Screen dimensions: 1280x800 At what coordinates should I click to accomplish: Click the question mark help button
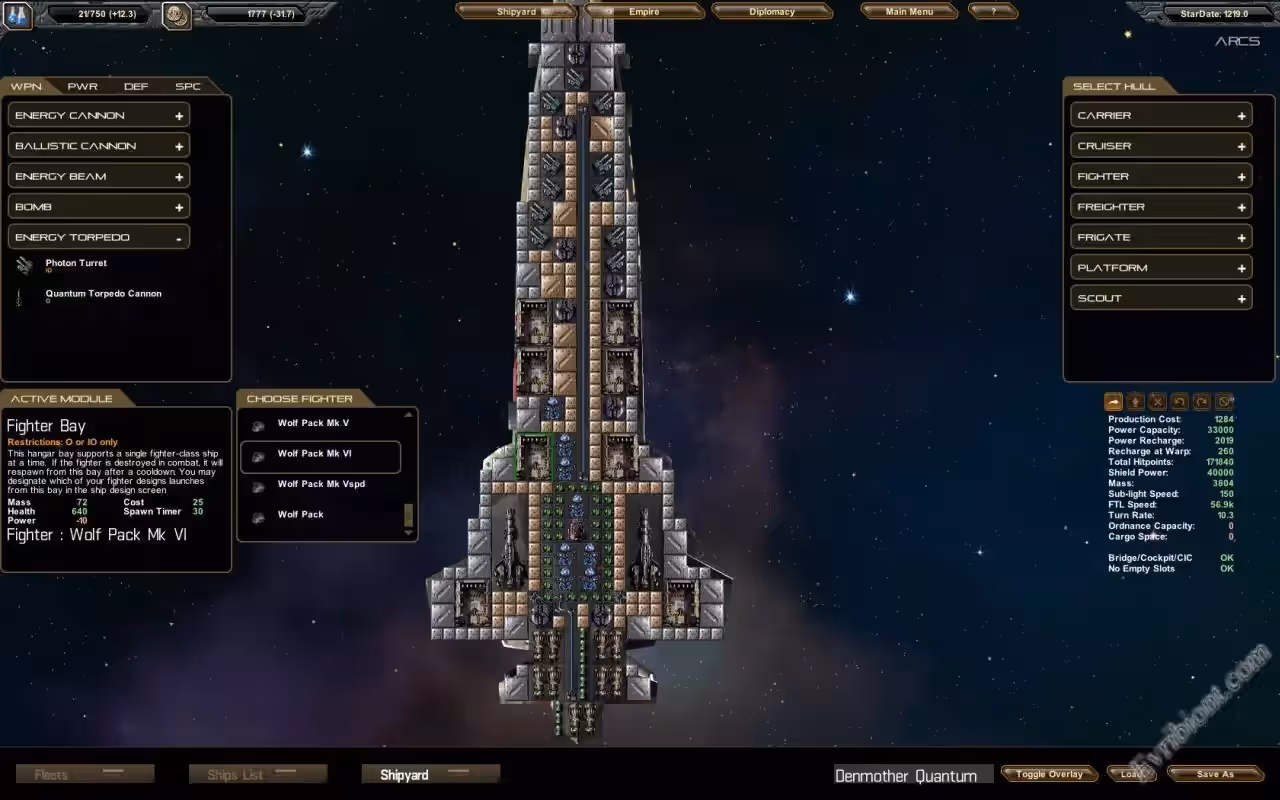click(993, 12)
